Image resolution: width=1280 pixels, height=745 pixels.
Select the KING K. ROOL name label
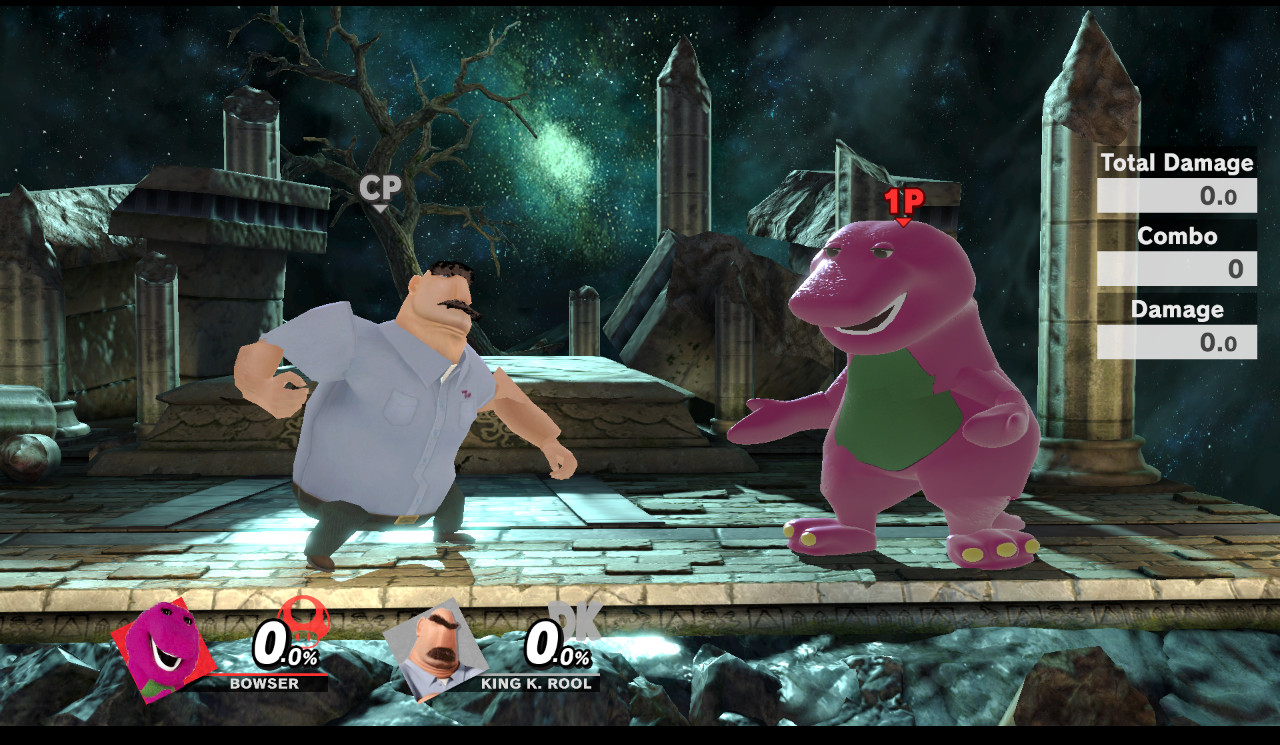pos(536,685)
